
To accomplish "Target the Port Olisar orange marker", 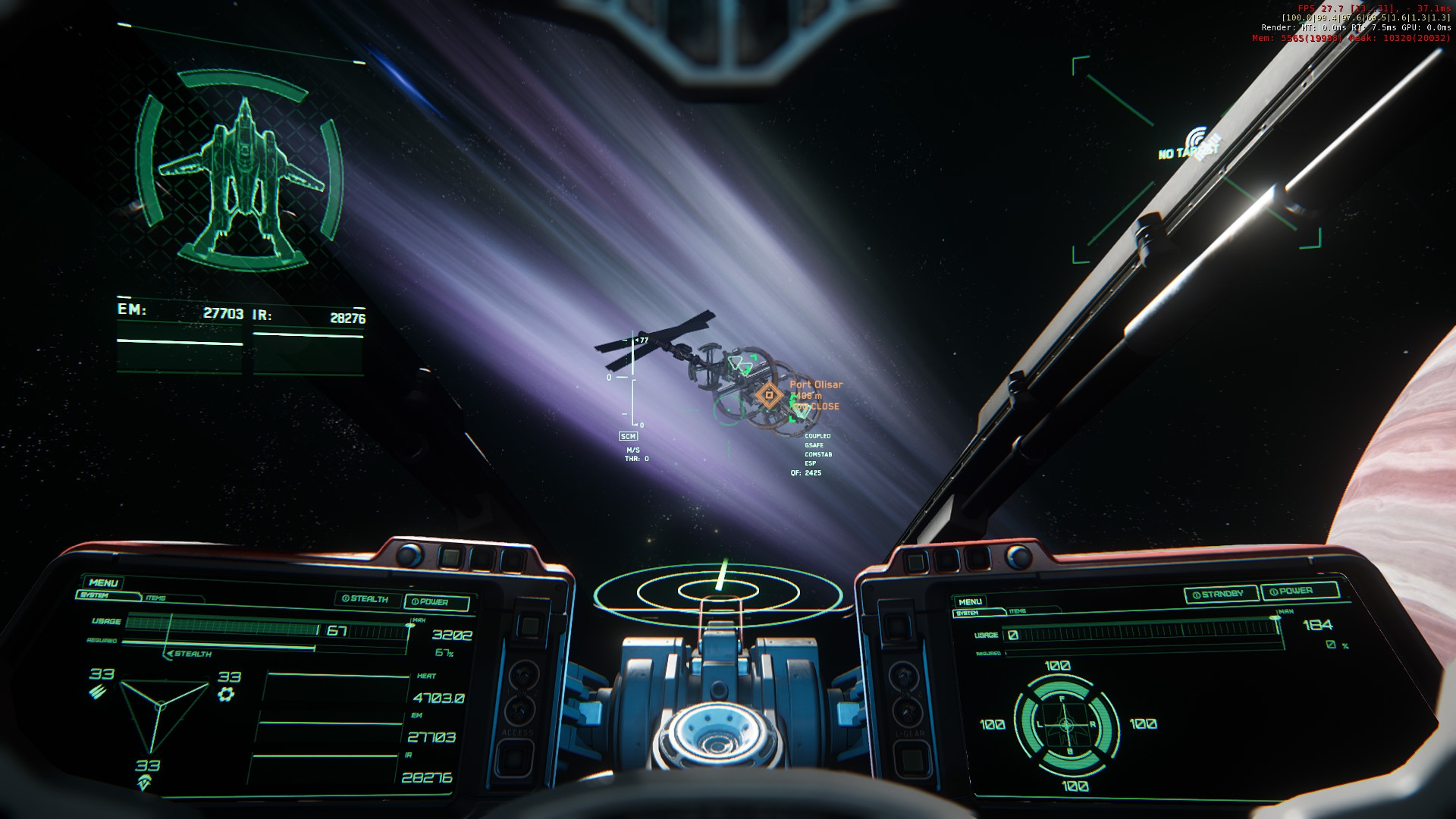I will (x=769, y=394).
